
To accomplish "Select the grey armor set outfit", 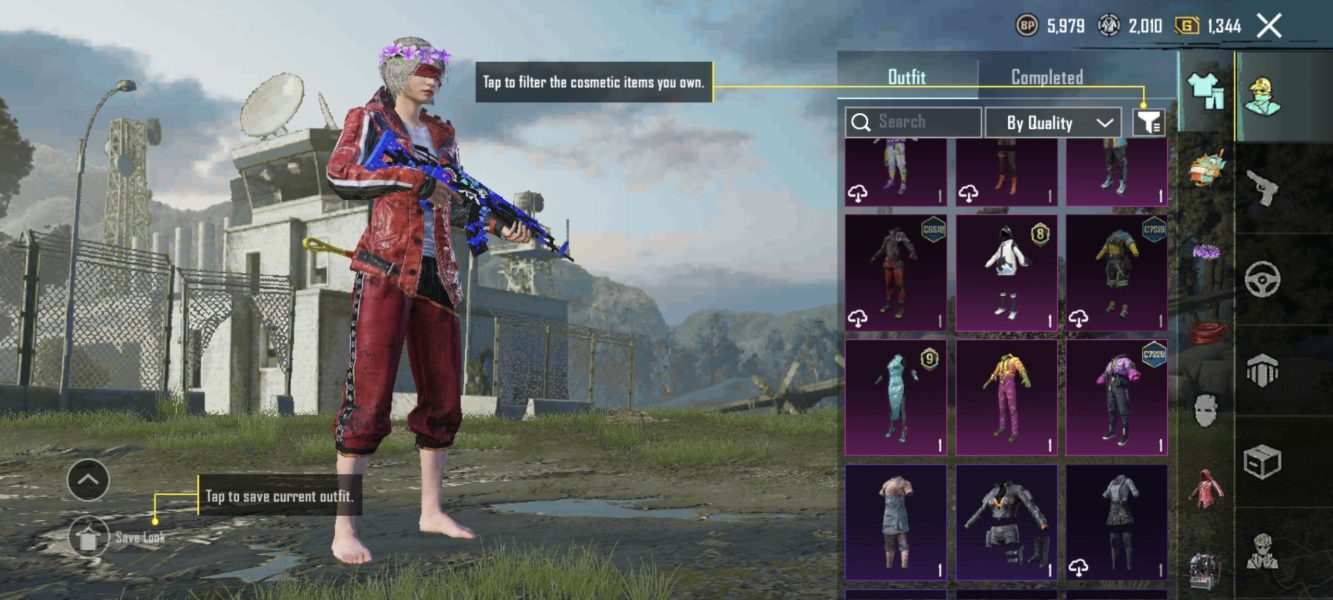I will click(x=1006, y=521).
